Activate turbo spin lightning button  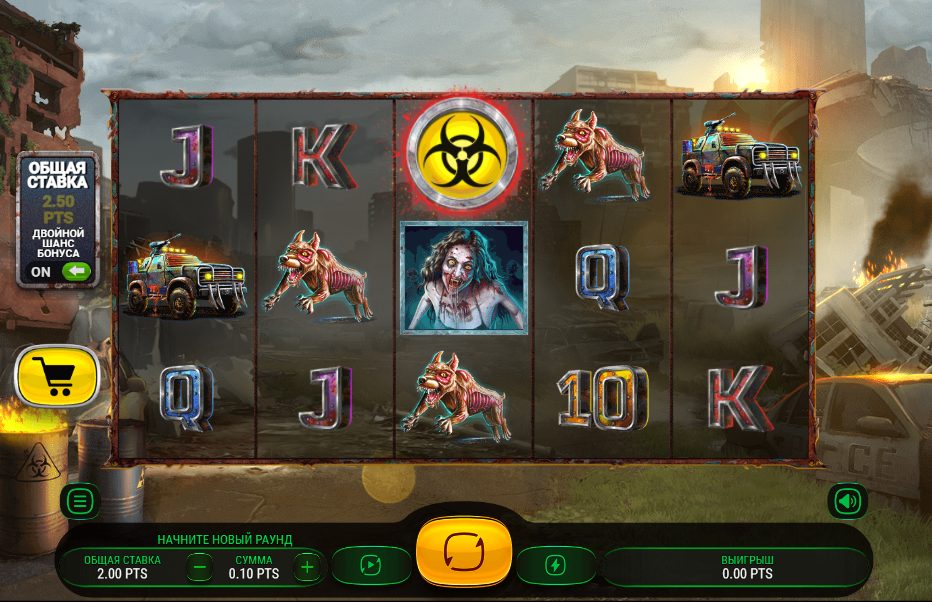tap(555, 565)
